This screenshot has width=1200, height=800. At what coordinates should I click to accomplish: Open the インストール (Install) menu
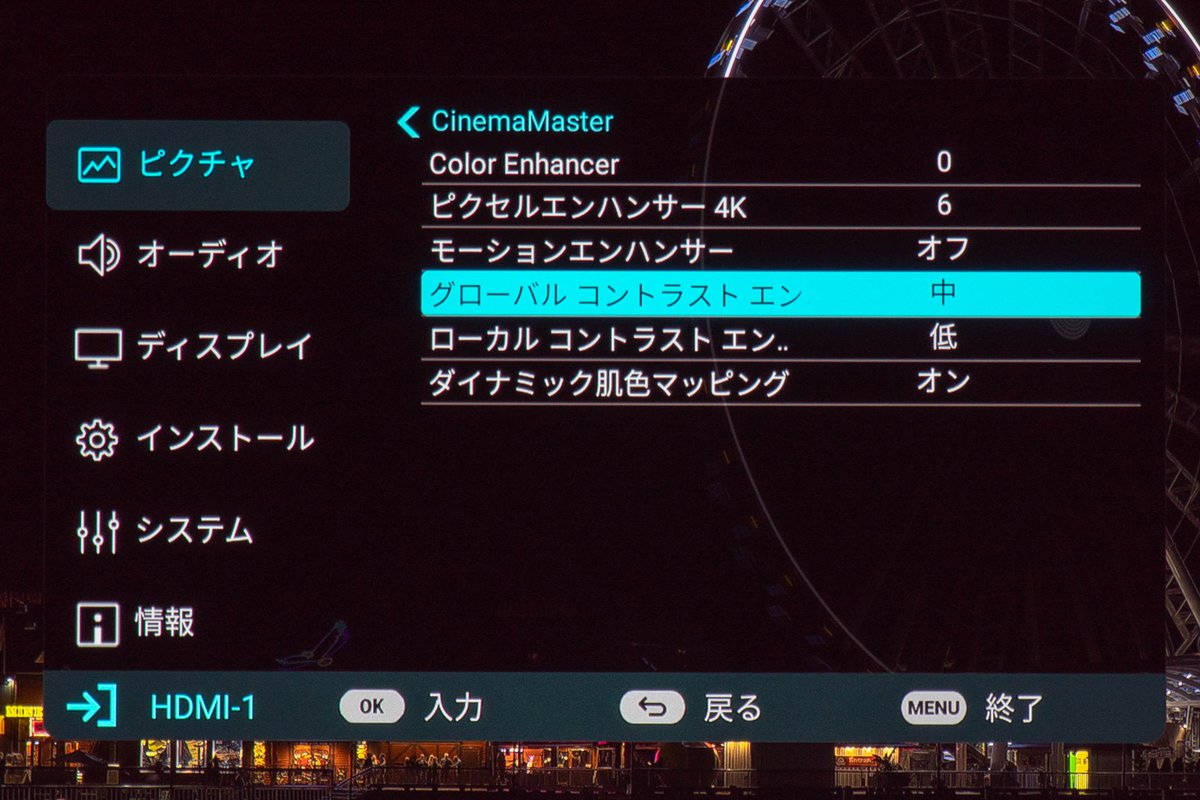tap(197, 438)
